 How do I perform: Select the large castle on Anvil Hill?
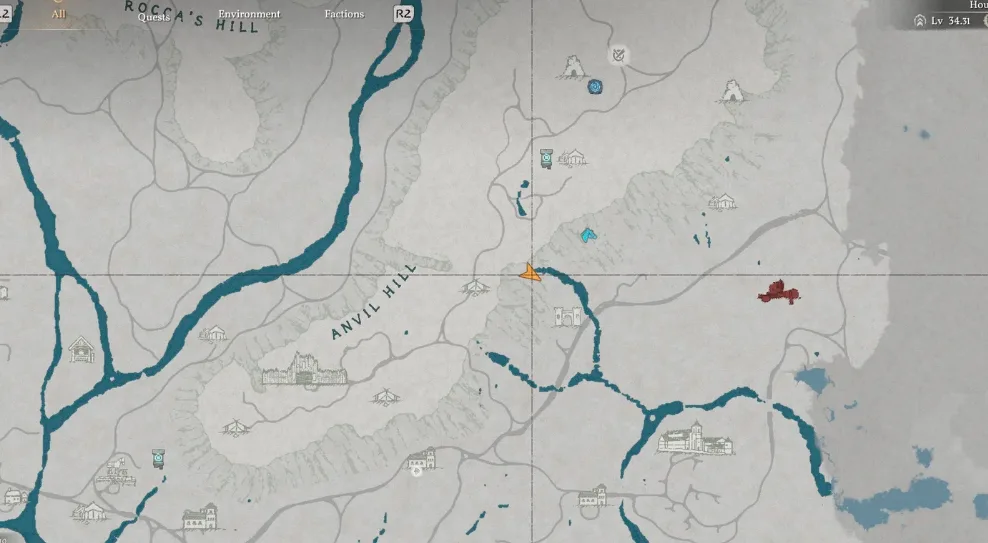pos(304,372)
